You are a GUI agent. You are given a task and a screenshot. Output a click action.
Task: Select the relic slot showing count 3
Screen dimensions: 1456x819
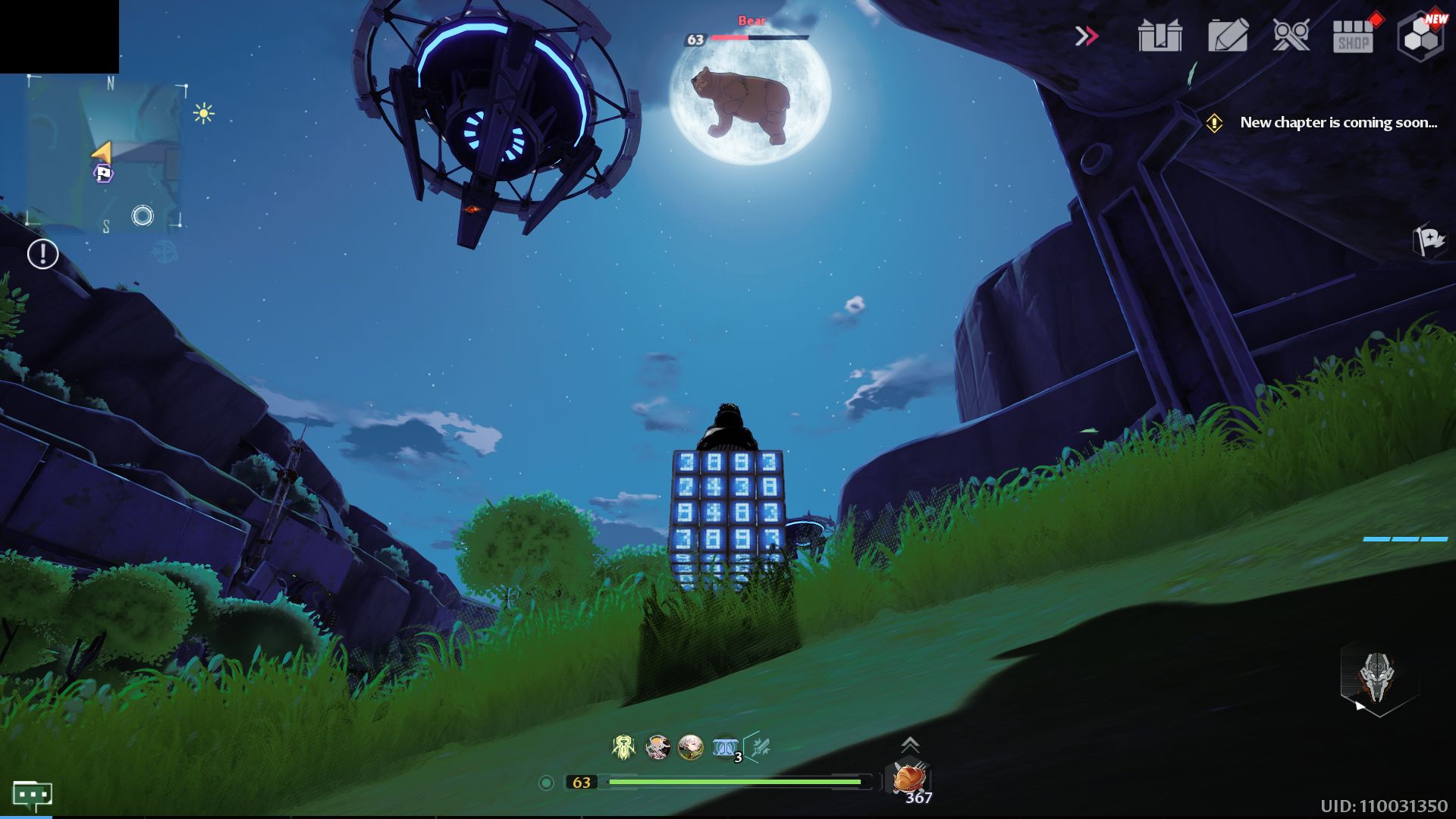724,748
